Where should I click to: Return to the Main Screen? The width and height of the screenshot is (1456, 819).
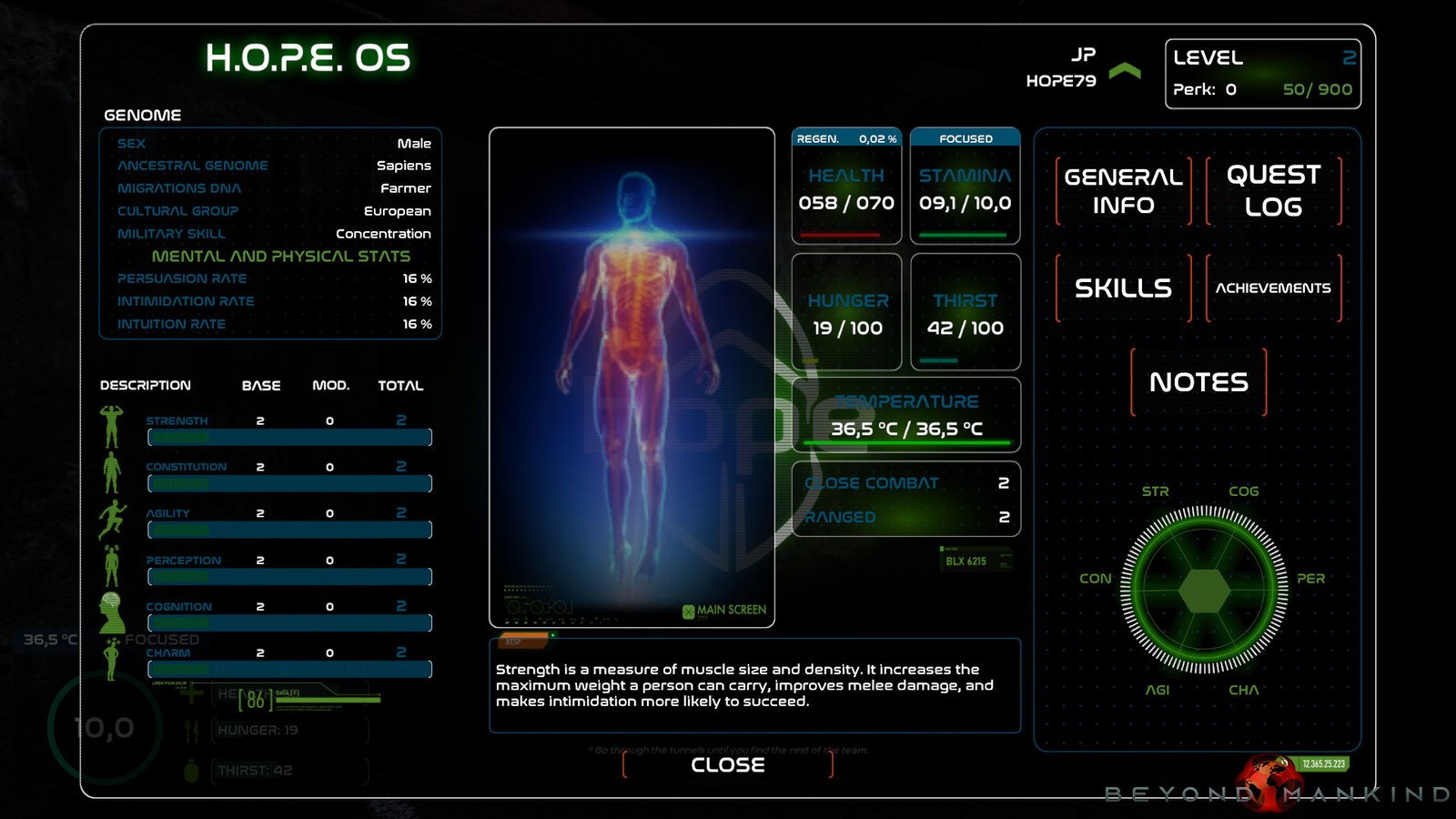725,611
